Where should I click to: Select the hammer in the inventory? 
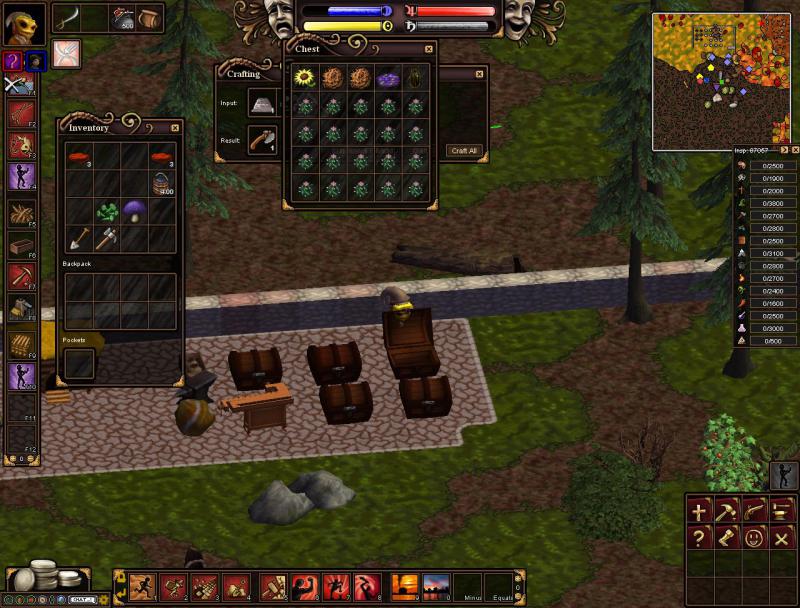point(107,238)
